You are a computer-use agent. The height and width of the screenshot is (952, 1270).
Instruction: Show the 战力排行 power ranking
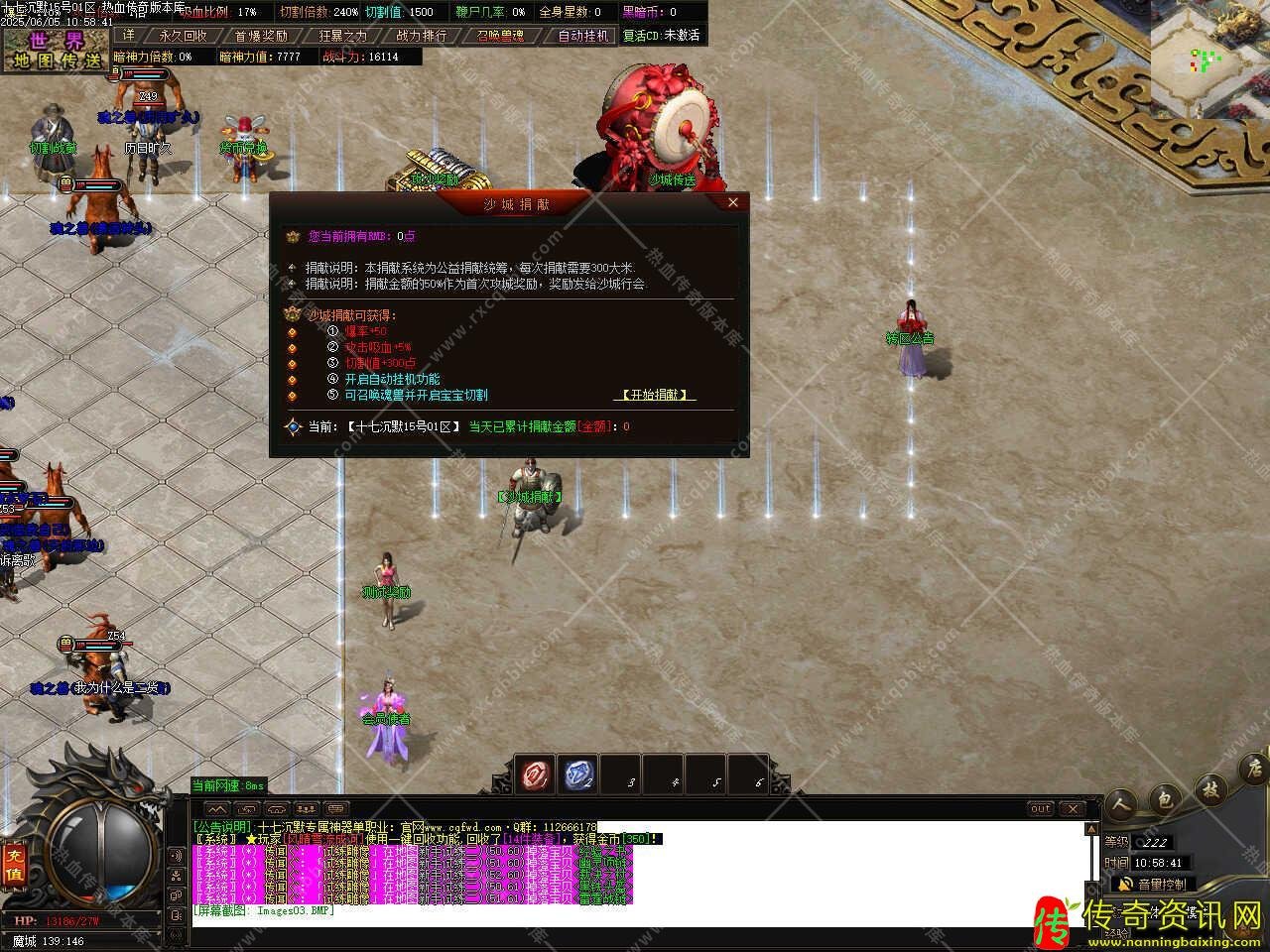click(421, 36)
